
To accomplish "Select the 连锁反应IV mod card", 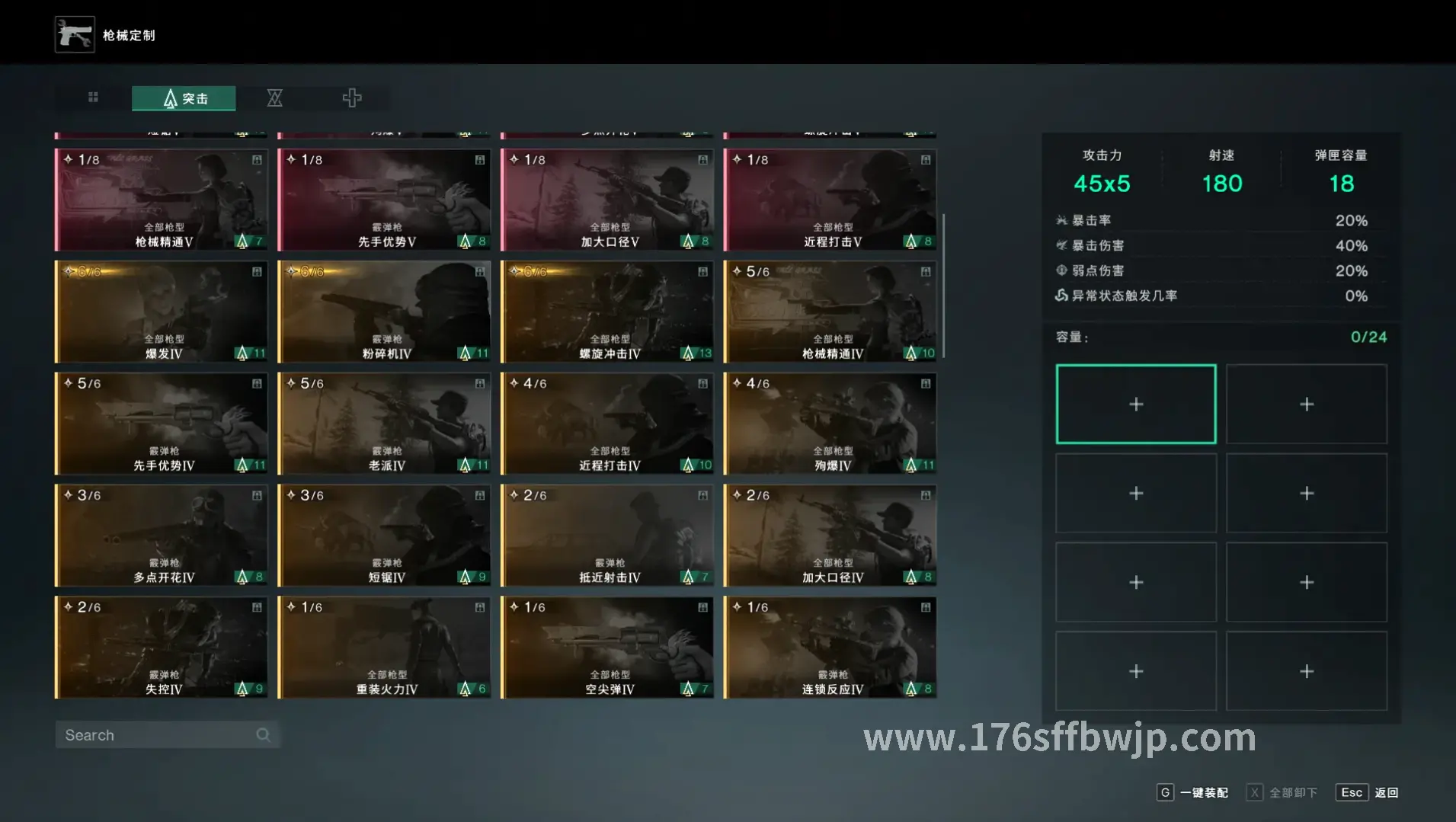I will (830, 648).
